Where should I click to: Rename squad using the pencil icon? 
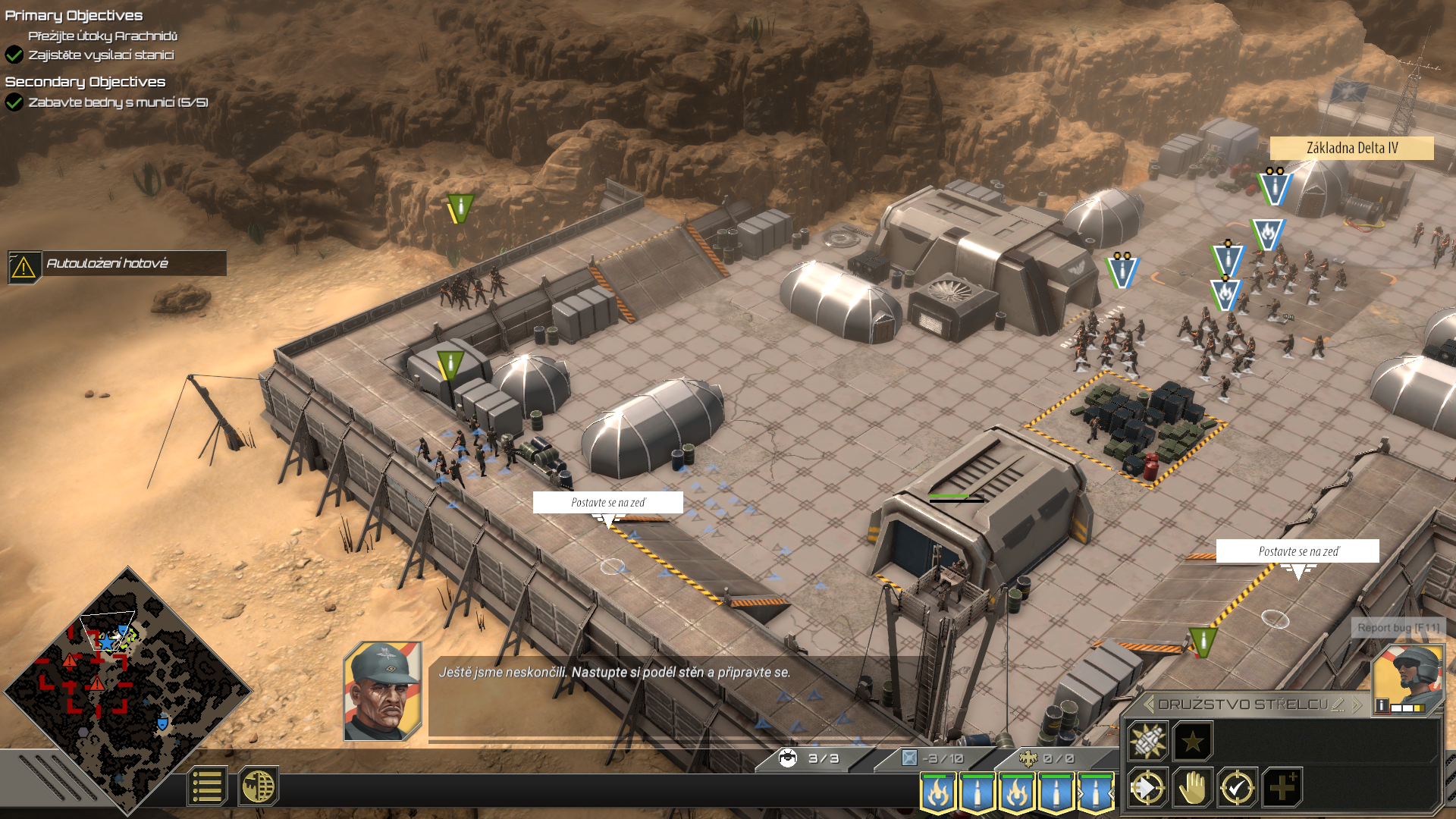coord(1338,704)
